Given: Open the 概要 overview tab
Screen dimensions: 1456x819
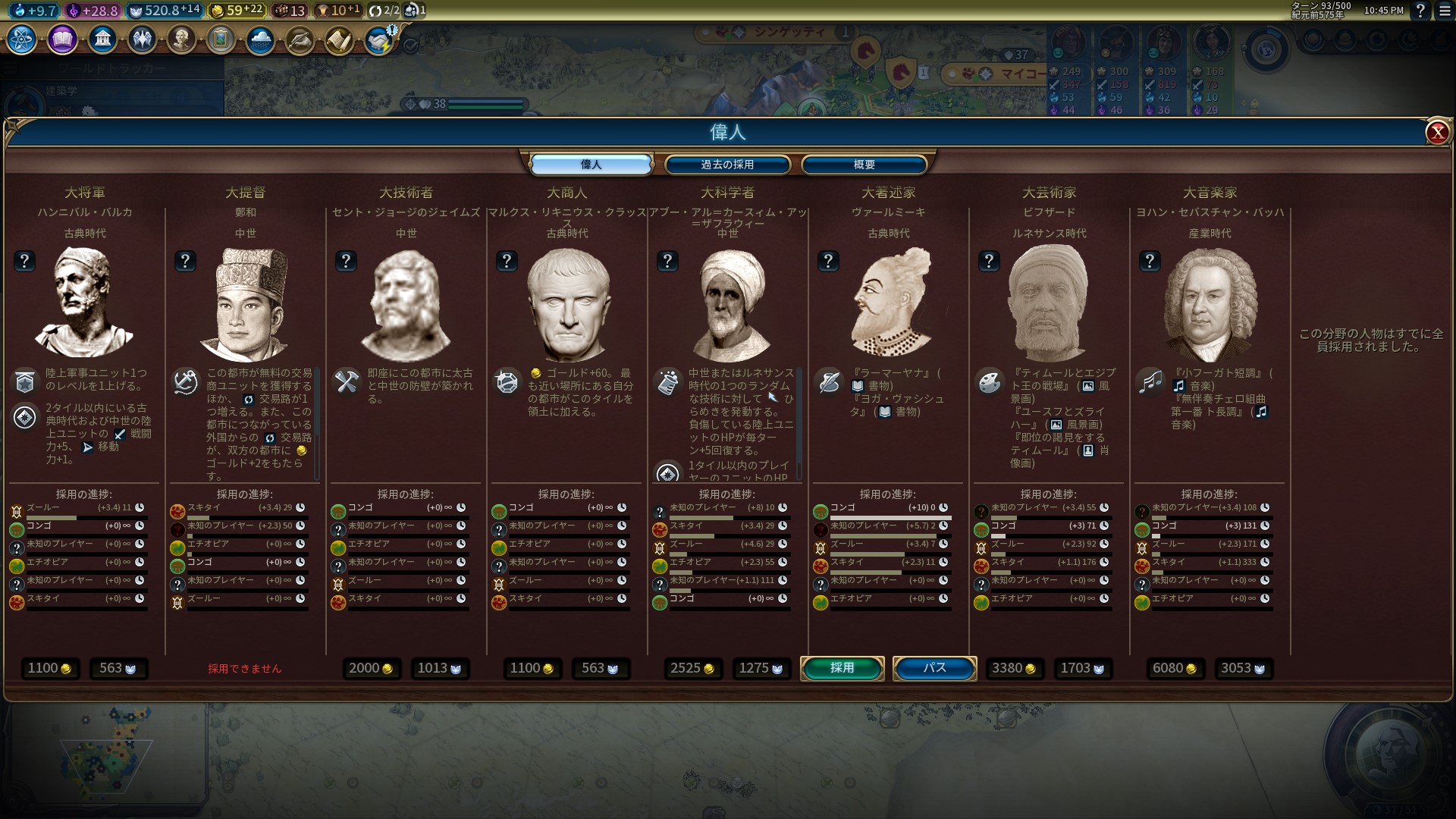Looking at the screenshot, I should click(x=864, y=165).
